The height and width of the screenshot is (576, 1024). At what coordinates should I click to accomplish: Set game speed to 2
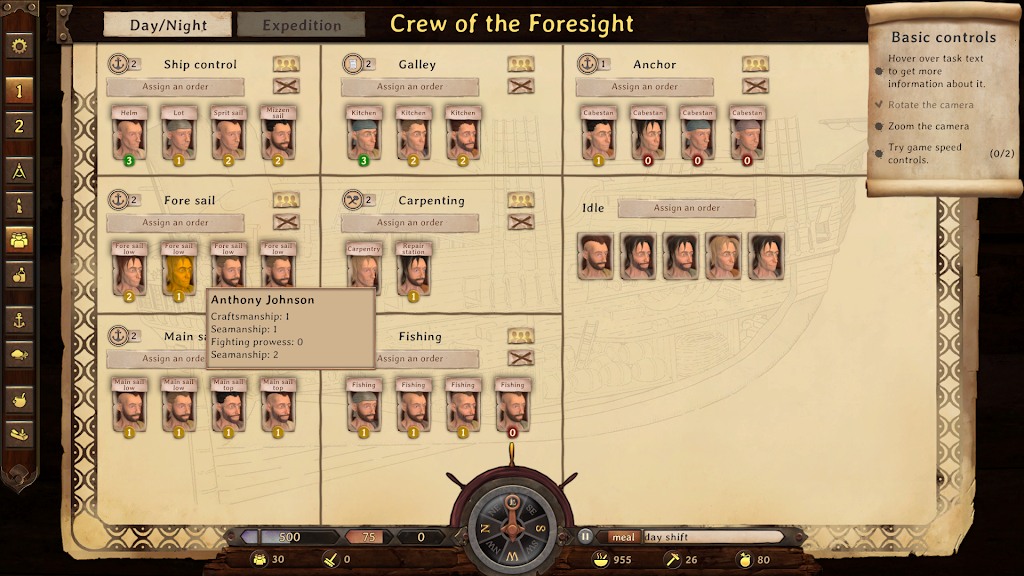pos(19,127)
